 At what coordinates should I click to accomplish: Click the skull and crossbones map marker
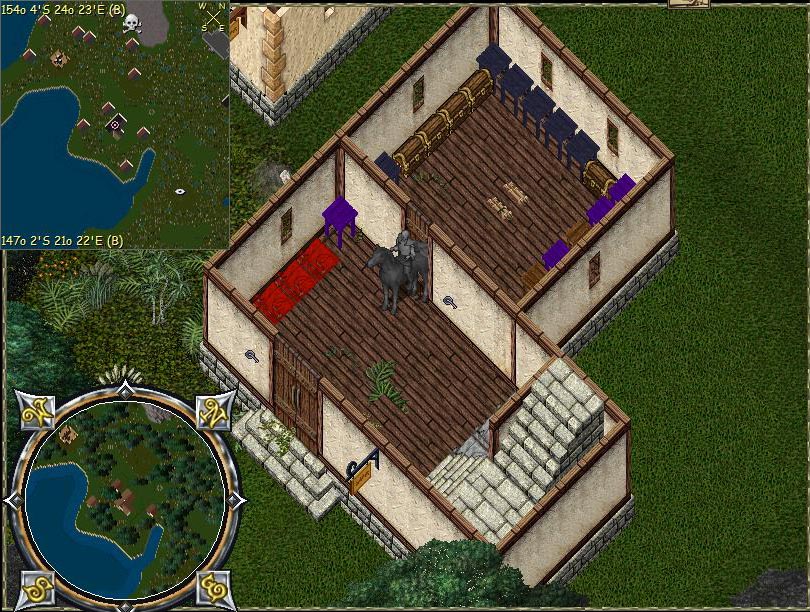pyautogui.click(x=132, y=24)
